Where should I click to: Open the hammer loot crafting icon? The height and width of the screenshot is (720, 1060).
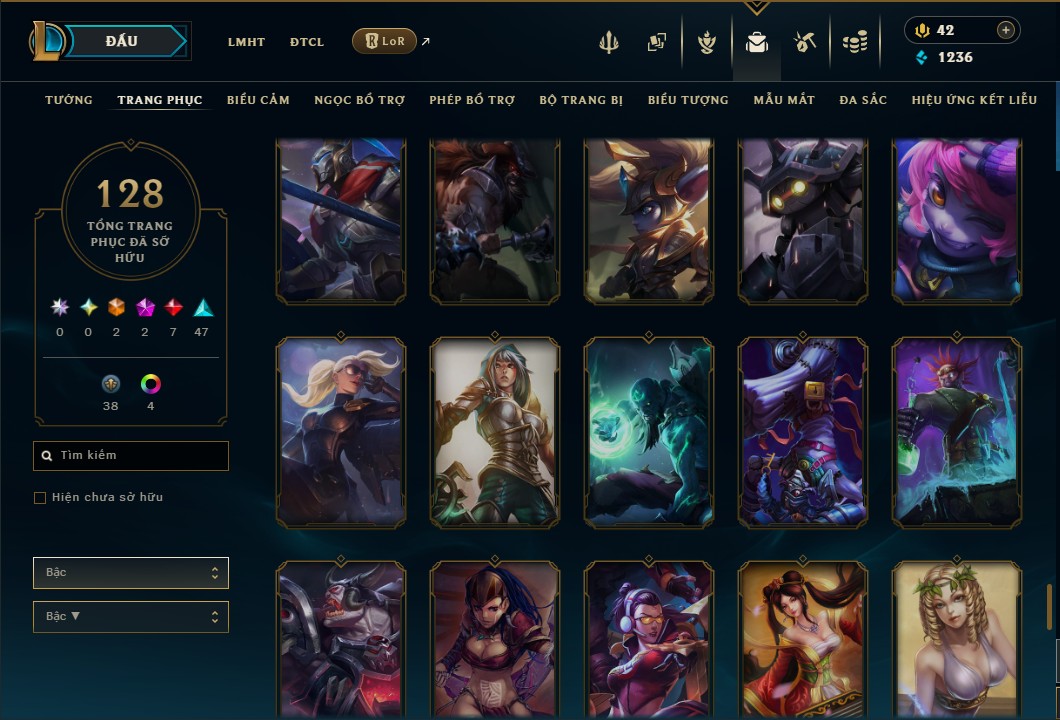(805, 42)
